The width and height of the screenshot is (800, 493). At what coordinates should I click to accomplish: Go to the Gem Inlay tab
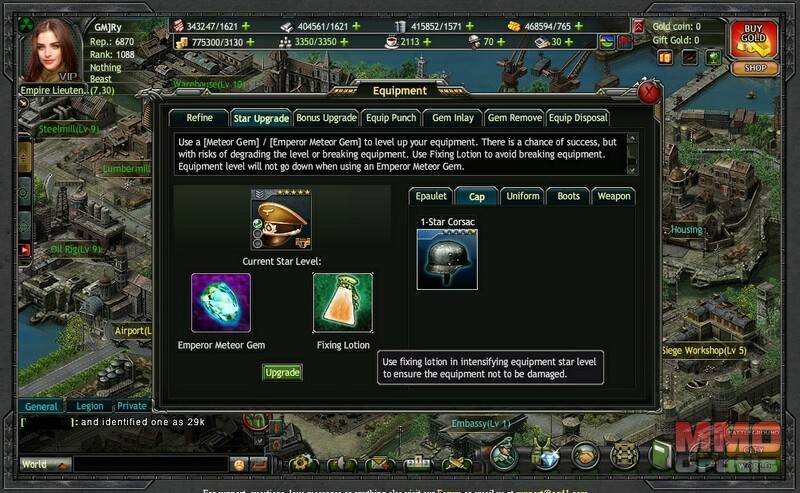point(452,118)
